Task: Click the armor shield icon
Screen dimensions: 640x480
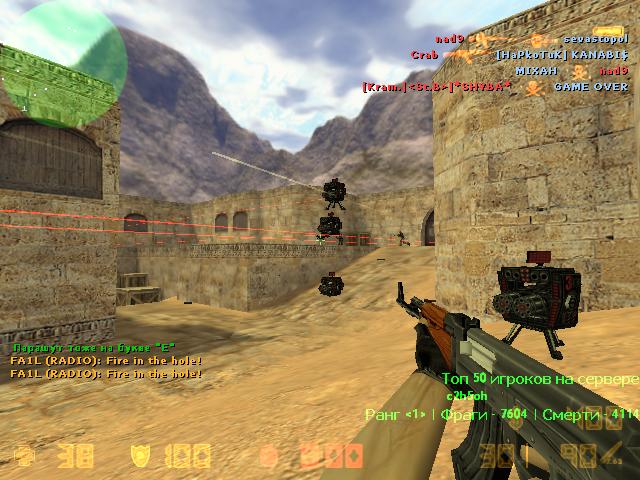Action: (140, 457)
